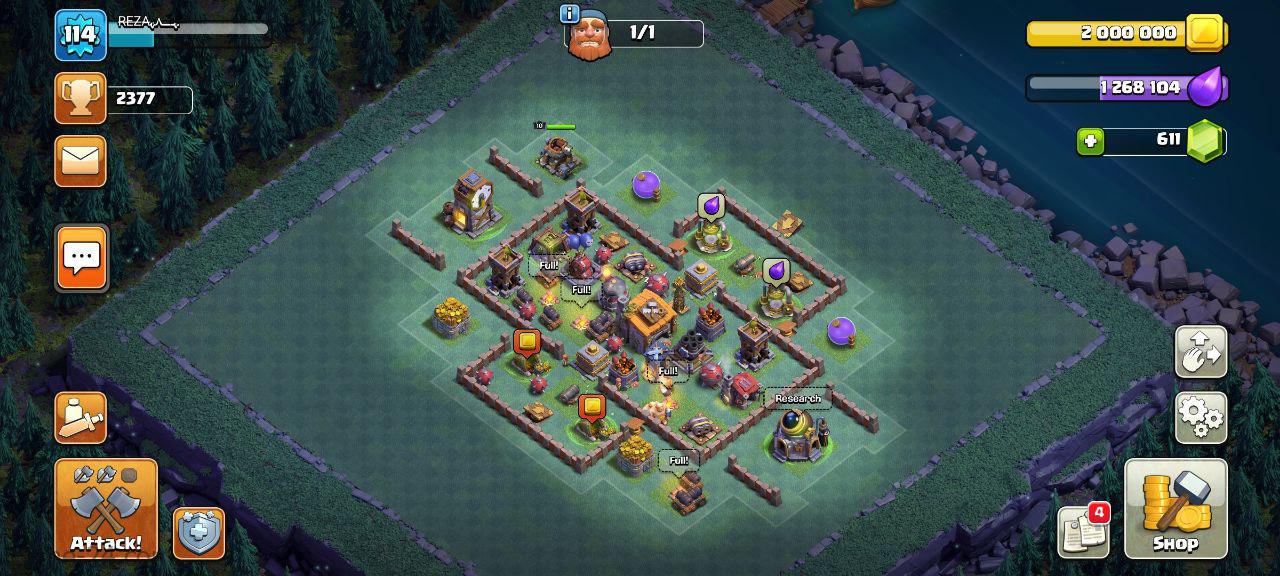1280x576 pixels.
Task: Open the silver shield icon beside Attack
Action: pos(198,533)
